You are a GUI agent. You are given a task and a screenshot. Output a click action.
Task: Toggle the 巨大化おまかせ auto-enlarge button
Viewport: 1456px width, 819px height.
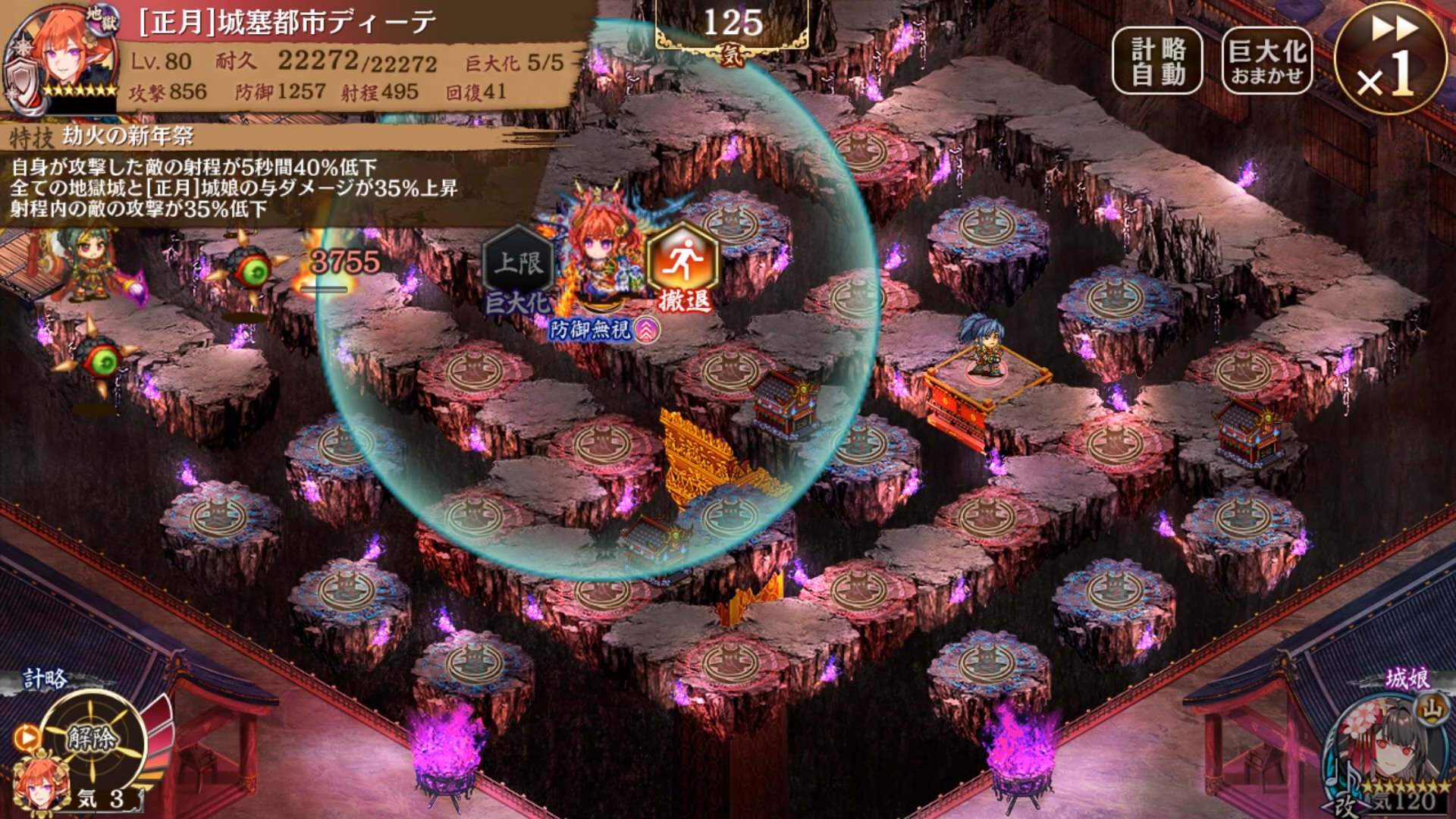coord(1266,61)
